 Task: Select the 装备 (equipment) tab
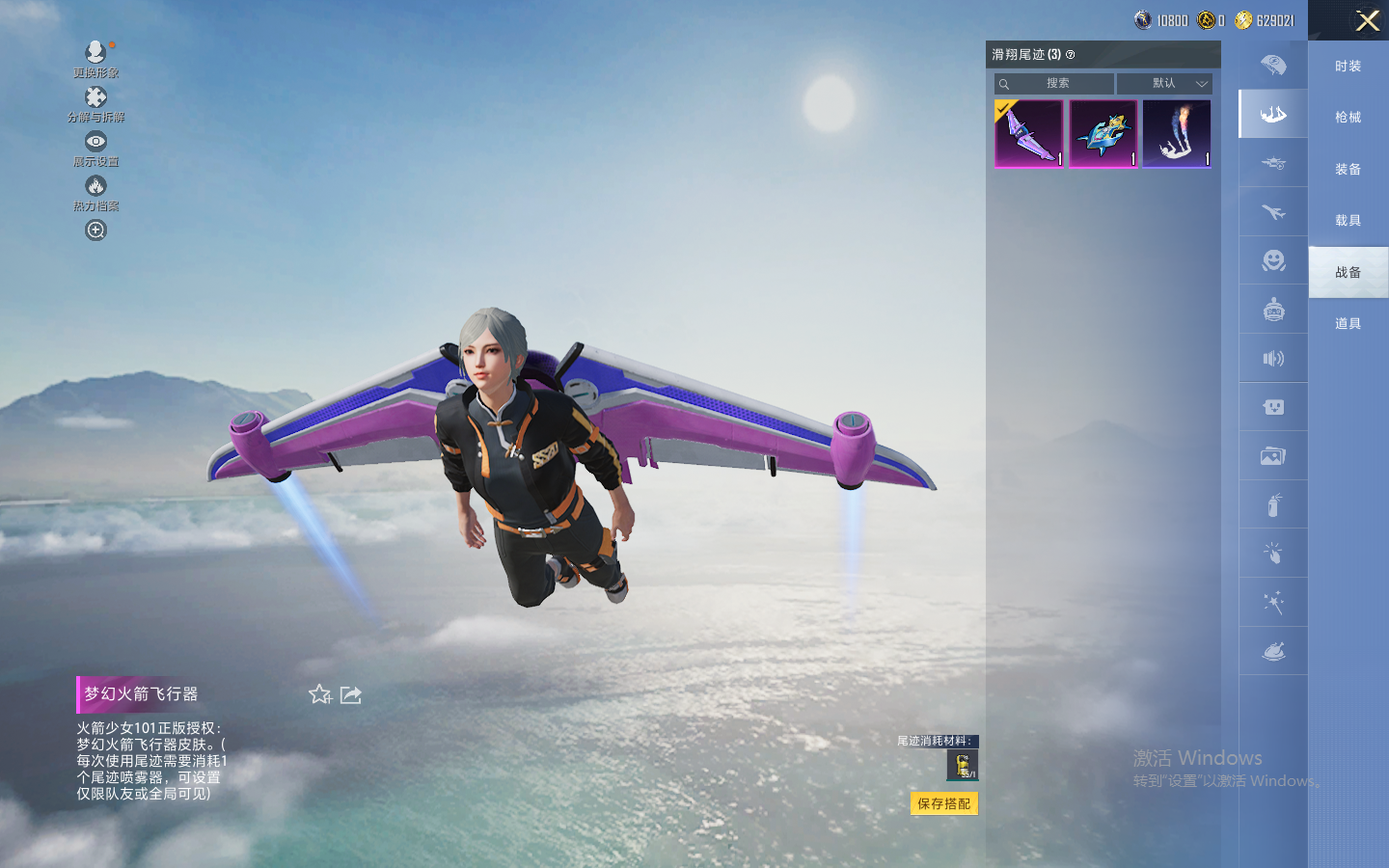(1348, 170)
